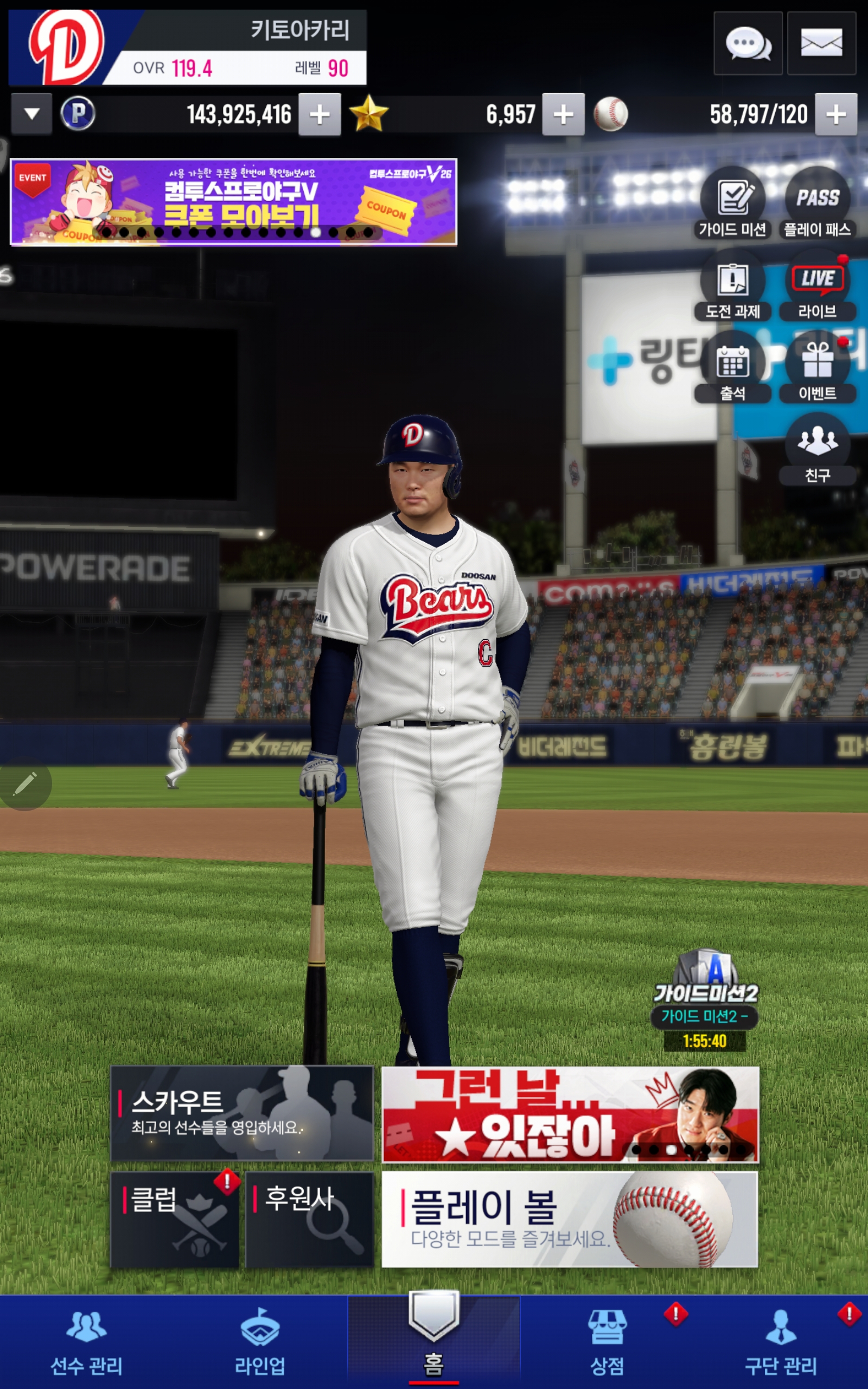Screen dimensions: 868x1389
Task: Open the 클럽 club menu
Action: (x=175, y=1219)
